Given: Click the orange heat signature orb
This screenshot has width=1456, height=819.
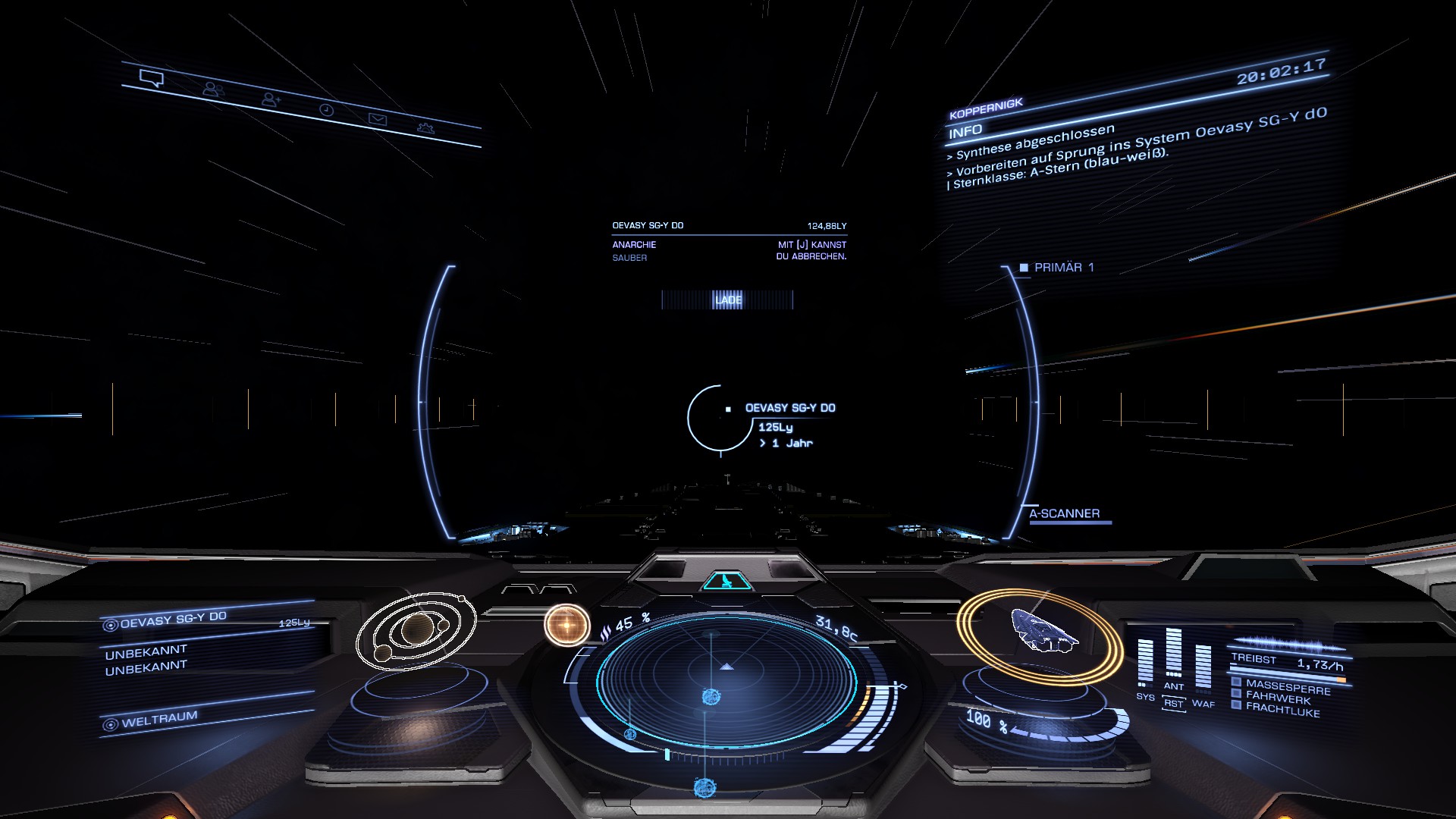Looking at the screenshot, I should coord(566,625).
